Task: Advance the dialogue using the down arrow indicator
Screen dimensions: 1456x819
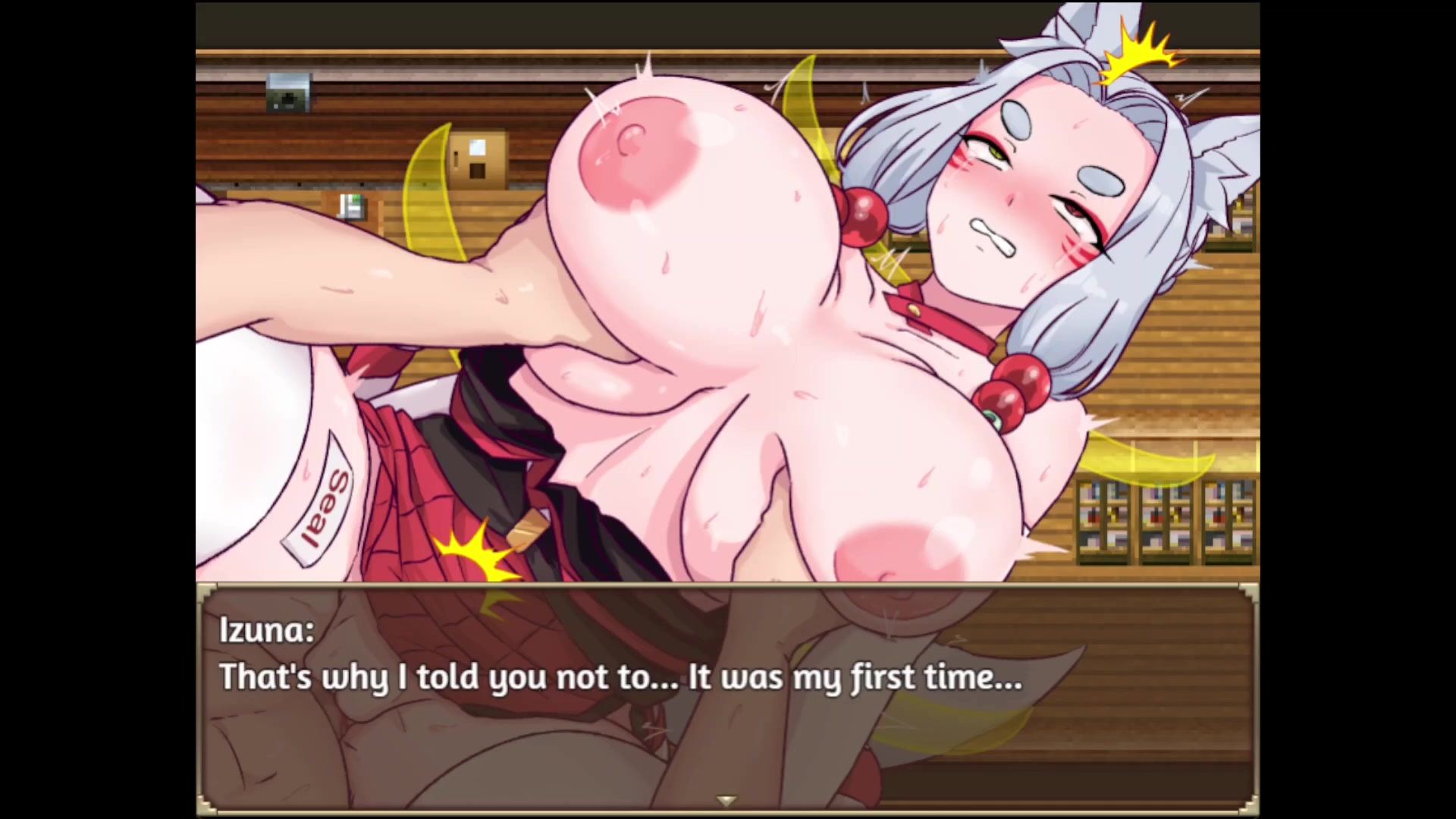Action: click(x=726, y=801)
